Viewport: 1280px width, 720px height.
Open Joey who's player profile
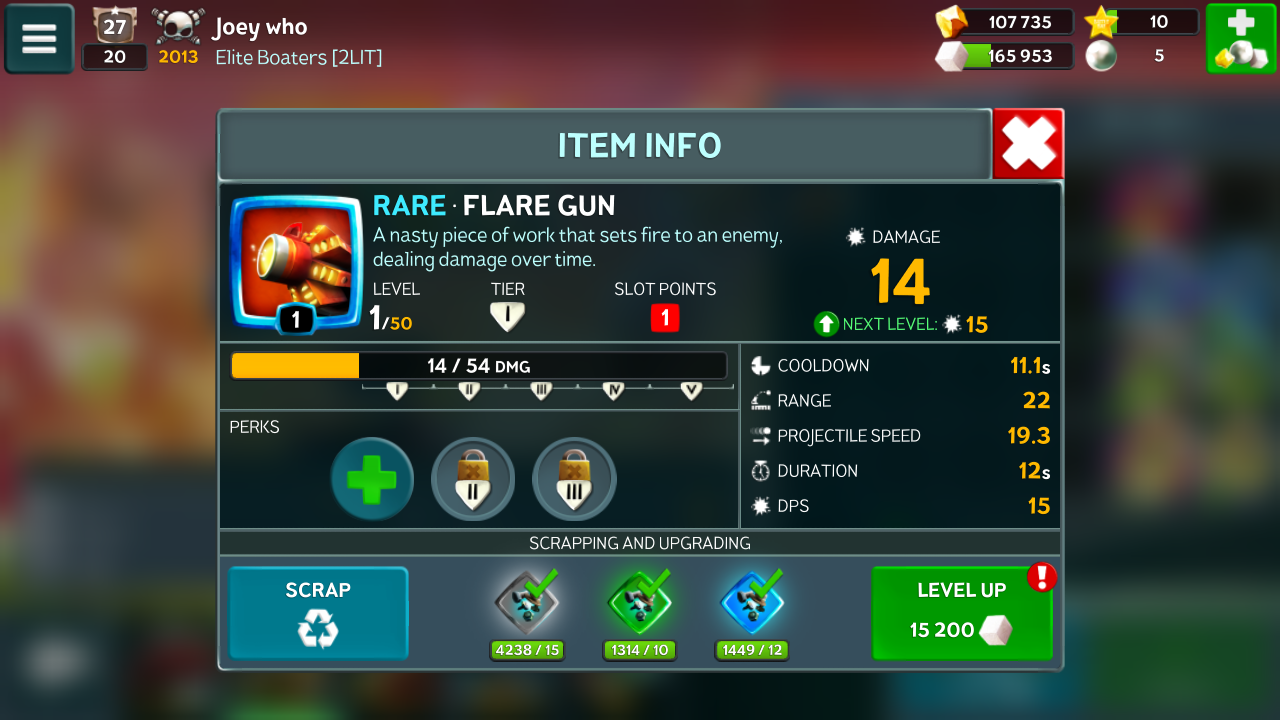point(260,27)
